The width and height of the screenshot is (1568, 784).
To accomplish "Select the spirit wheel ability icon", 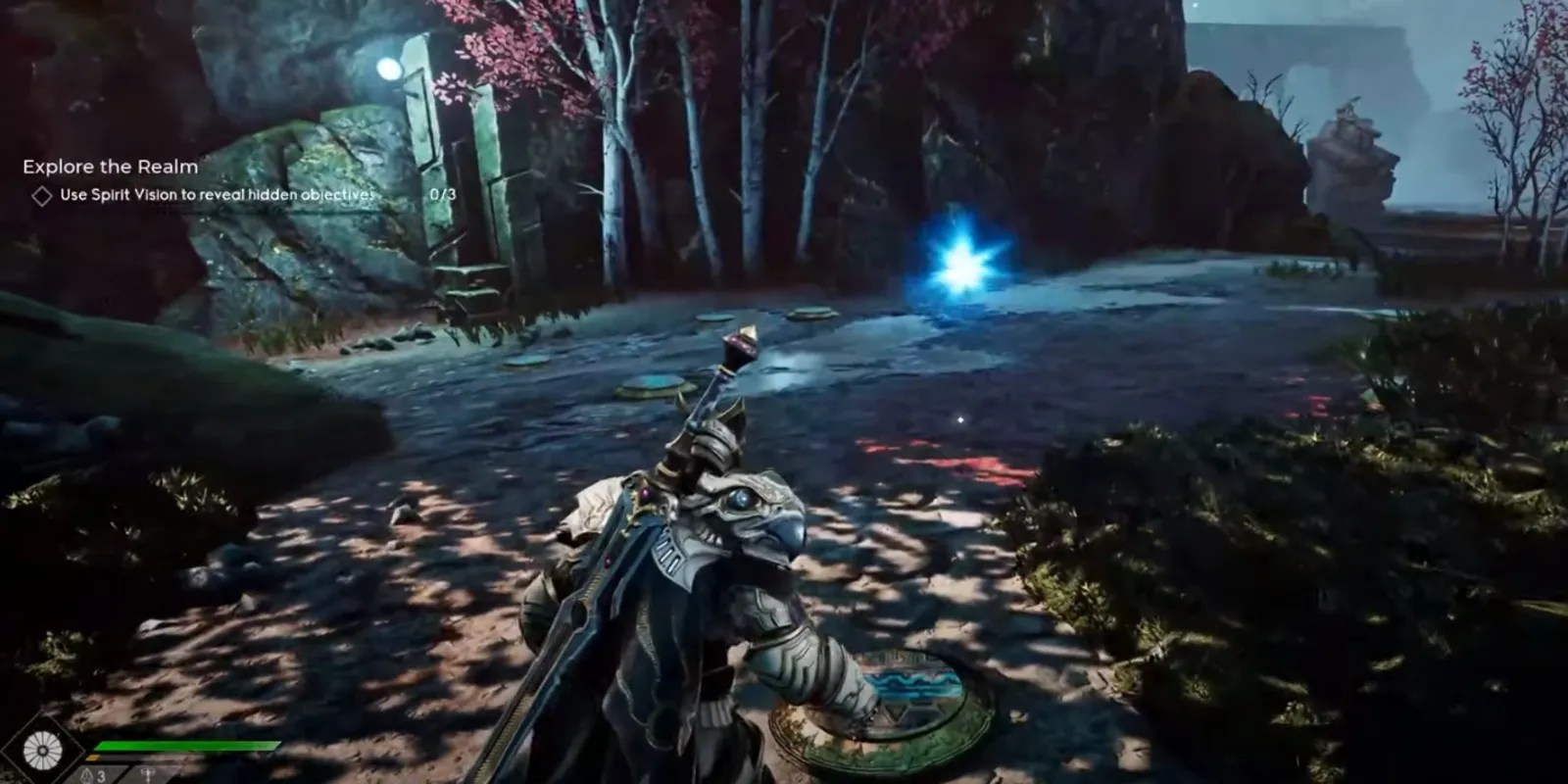I will (41, 750).
